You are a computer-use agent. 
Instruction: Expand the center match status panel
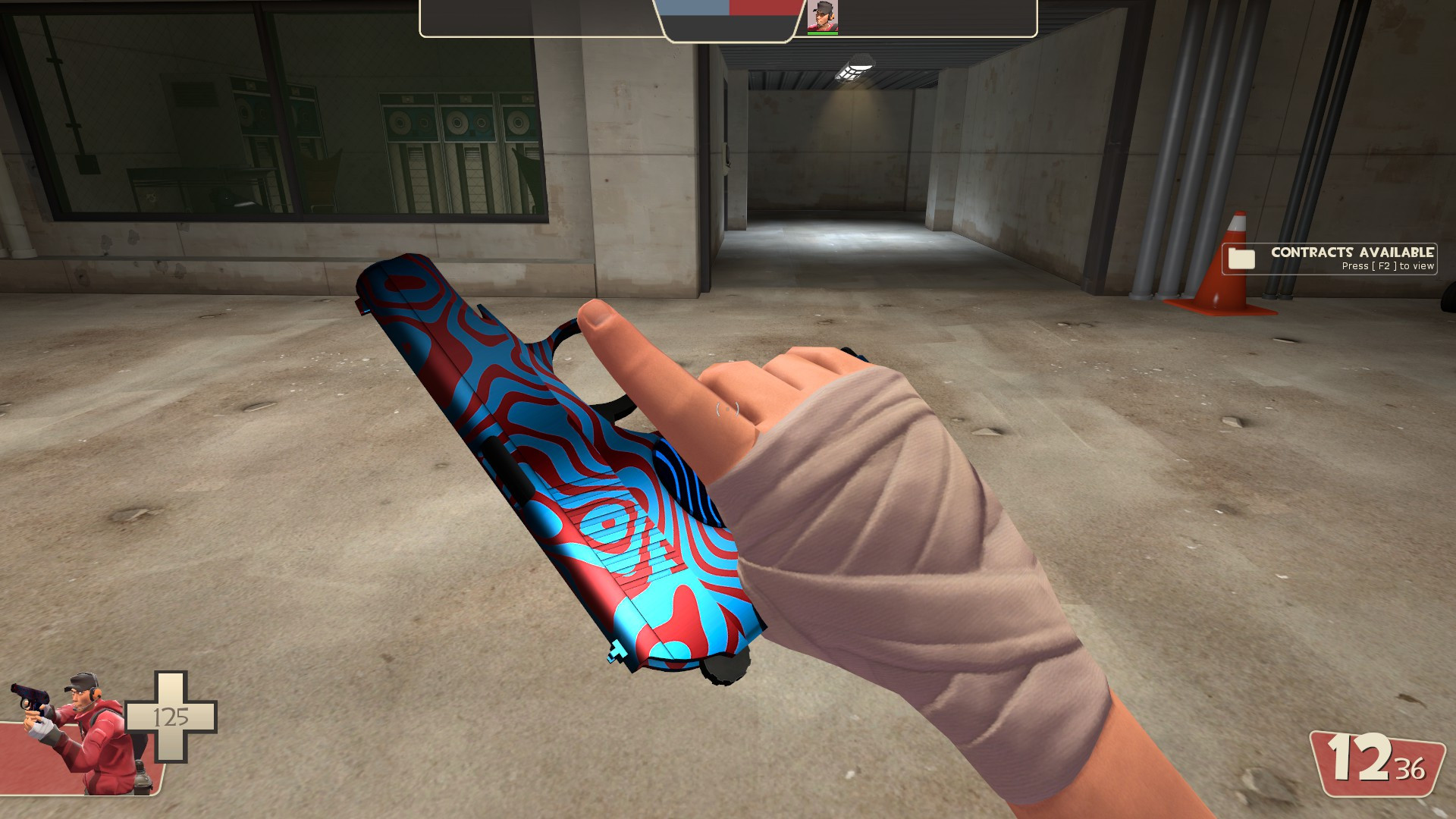pyautogui.click(x=728, y=19)
